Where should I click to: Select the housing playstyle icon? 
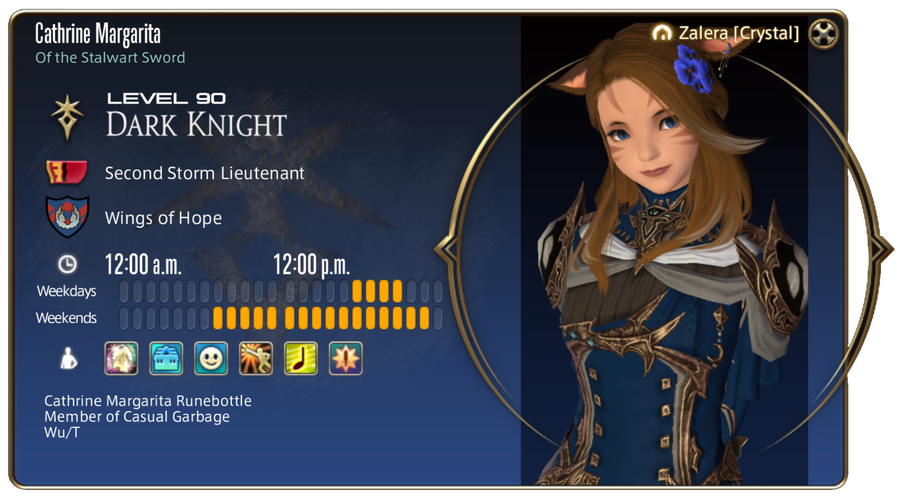tap(166, 358)
